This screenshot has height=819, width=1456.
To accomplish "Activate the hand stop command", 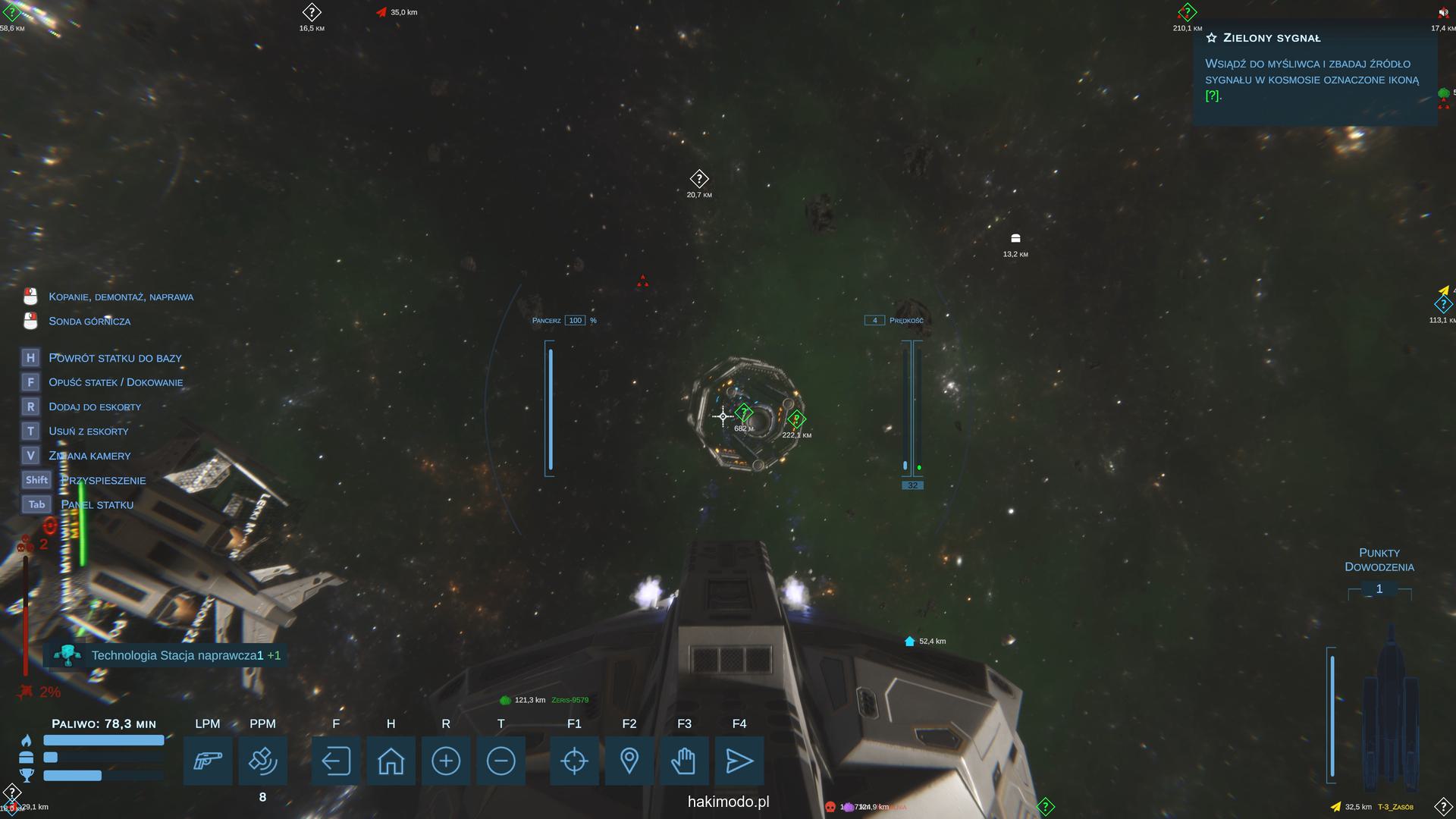I will [684, 761].
